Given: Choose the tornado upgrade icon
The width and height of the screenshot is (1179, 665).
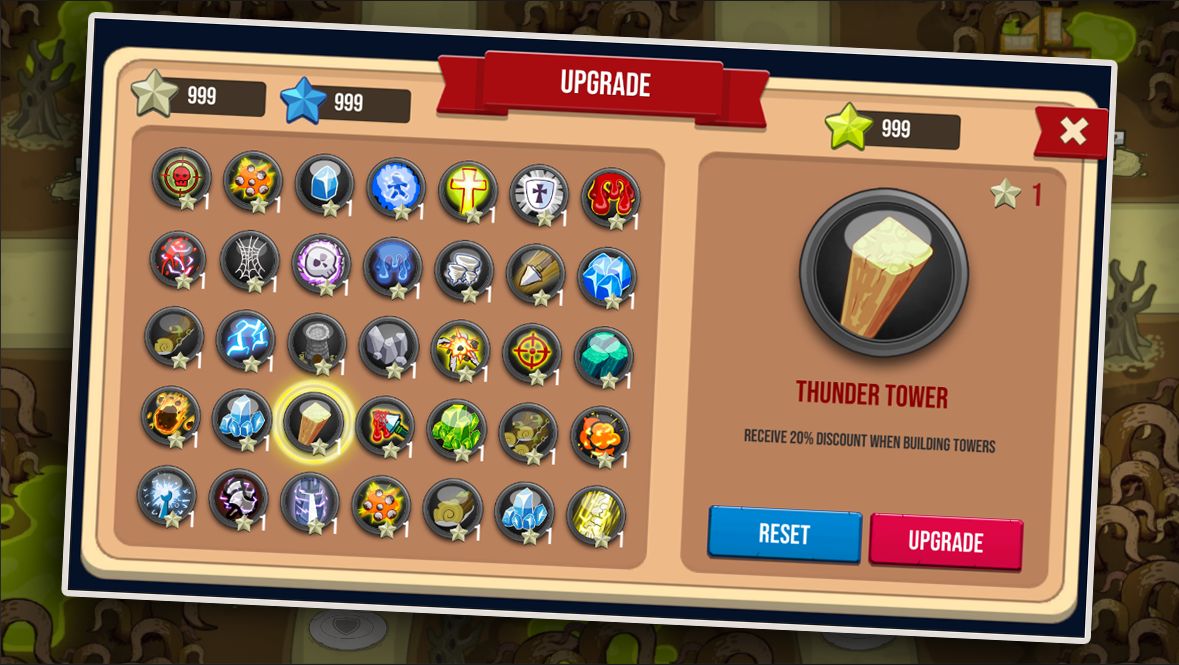Looking at the screenshot, I should pos(464,271).
